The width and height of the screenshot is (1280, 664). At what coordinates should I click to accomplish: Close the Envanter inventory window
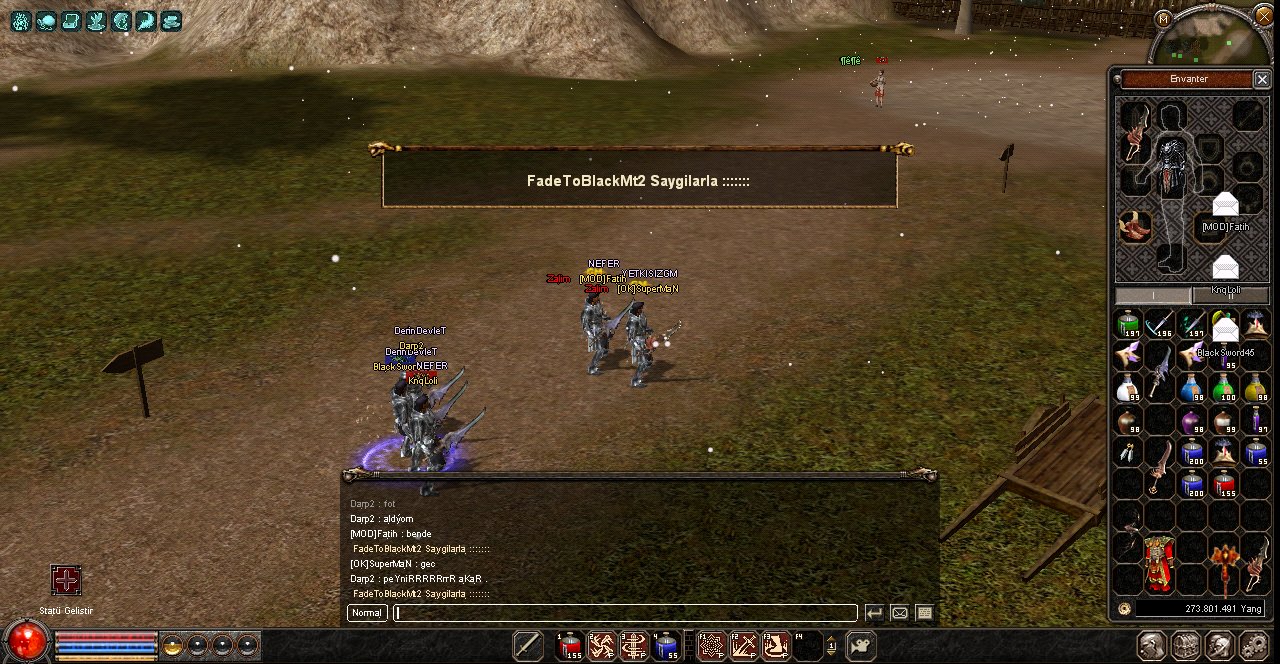coord(1262,79)
